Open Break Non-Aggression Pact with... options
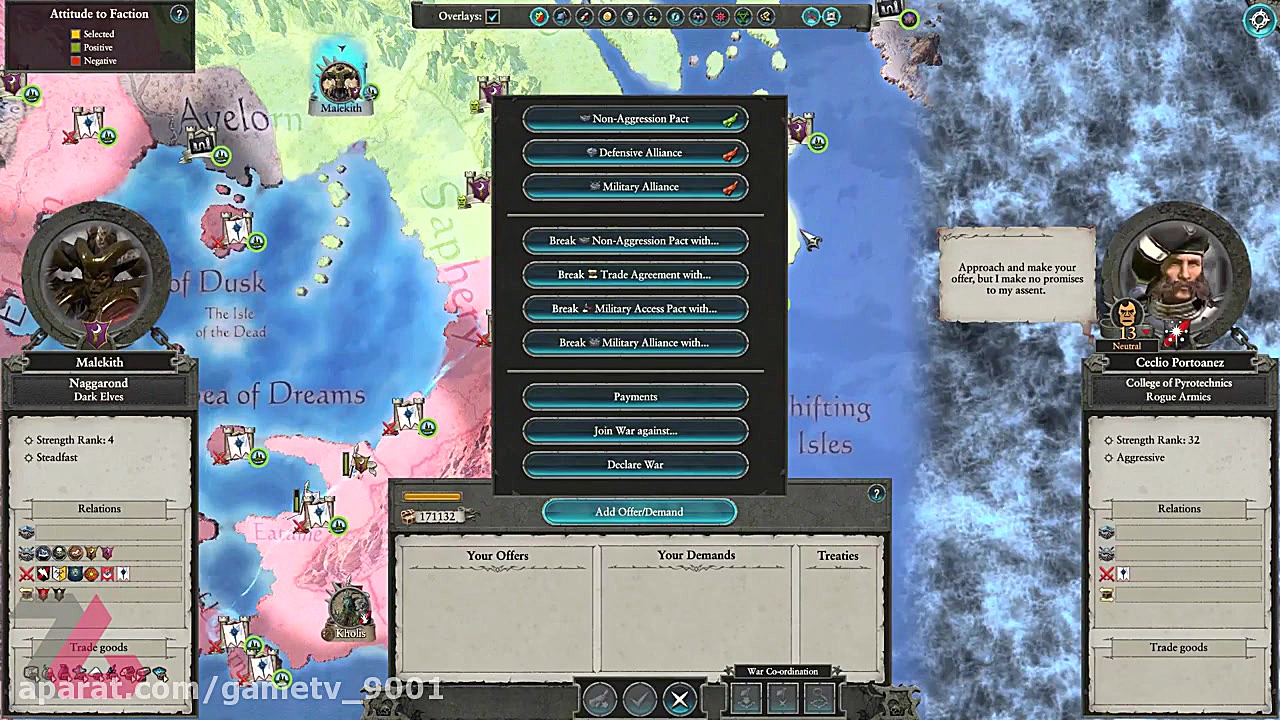This screenshot has width=1280, height=720. (635, 240)
